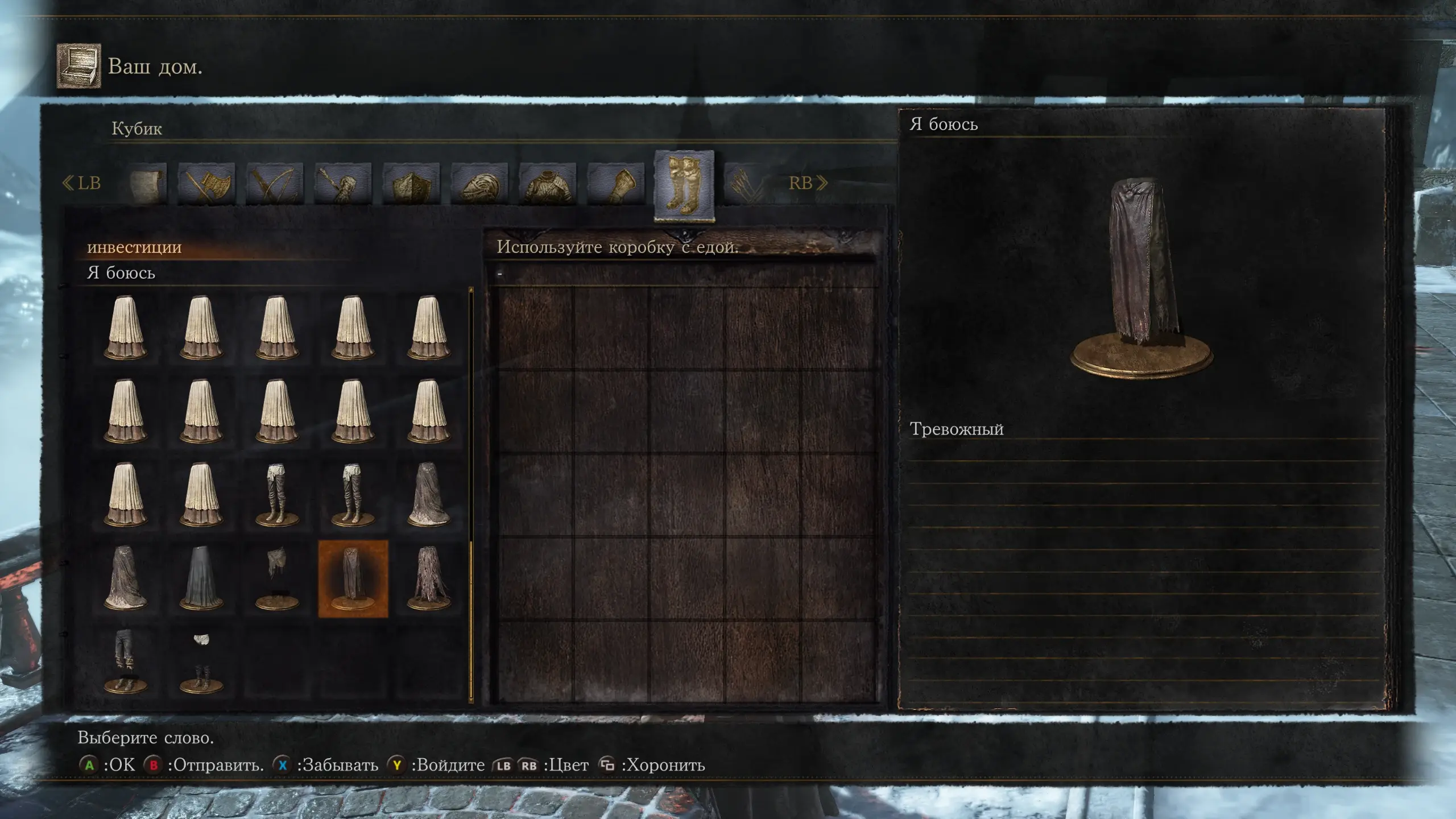Viewport: 1456px width, 819px height.
Task: Open the chest armor tab
Action: point(547,184)
